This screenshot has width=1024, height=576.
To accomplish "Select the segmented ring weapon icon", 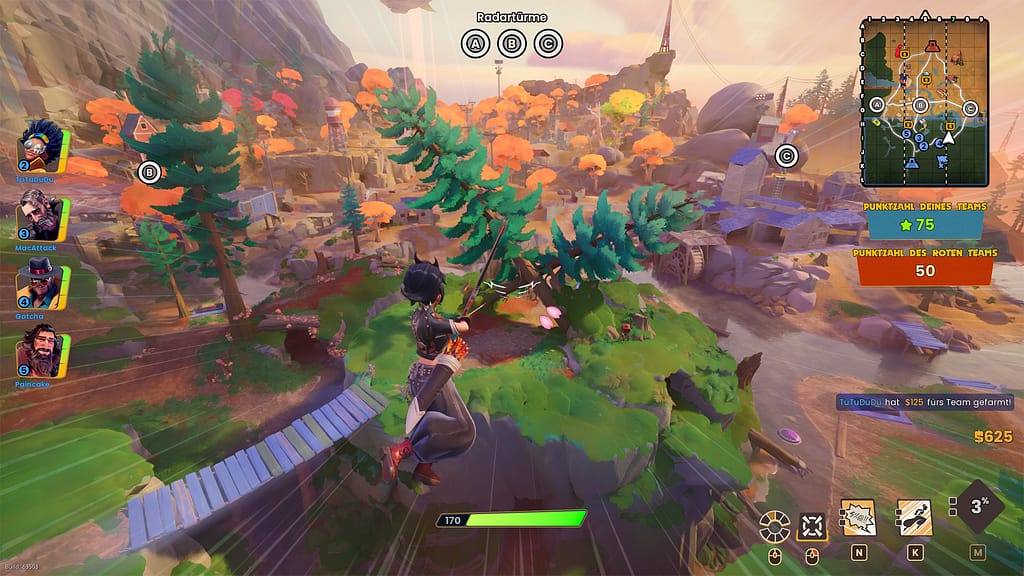I will point(774,524).
